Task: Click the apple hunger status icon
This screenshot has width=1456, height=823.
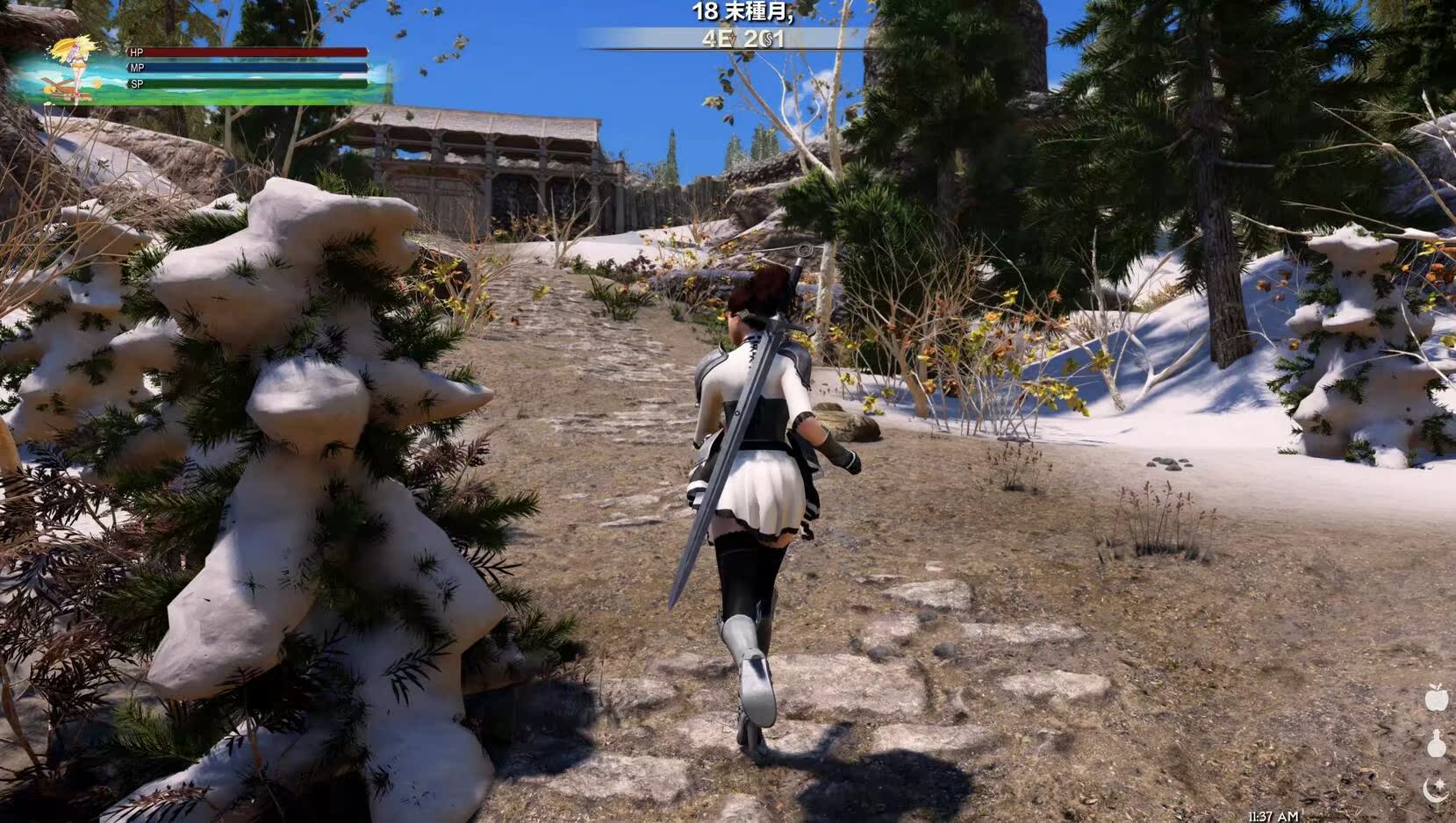Action: (x=1436, y=698)
